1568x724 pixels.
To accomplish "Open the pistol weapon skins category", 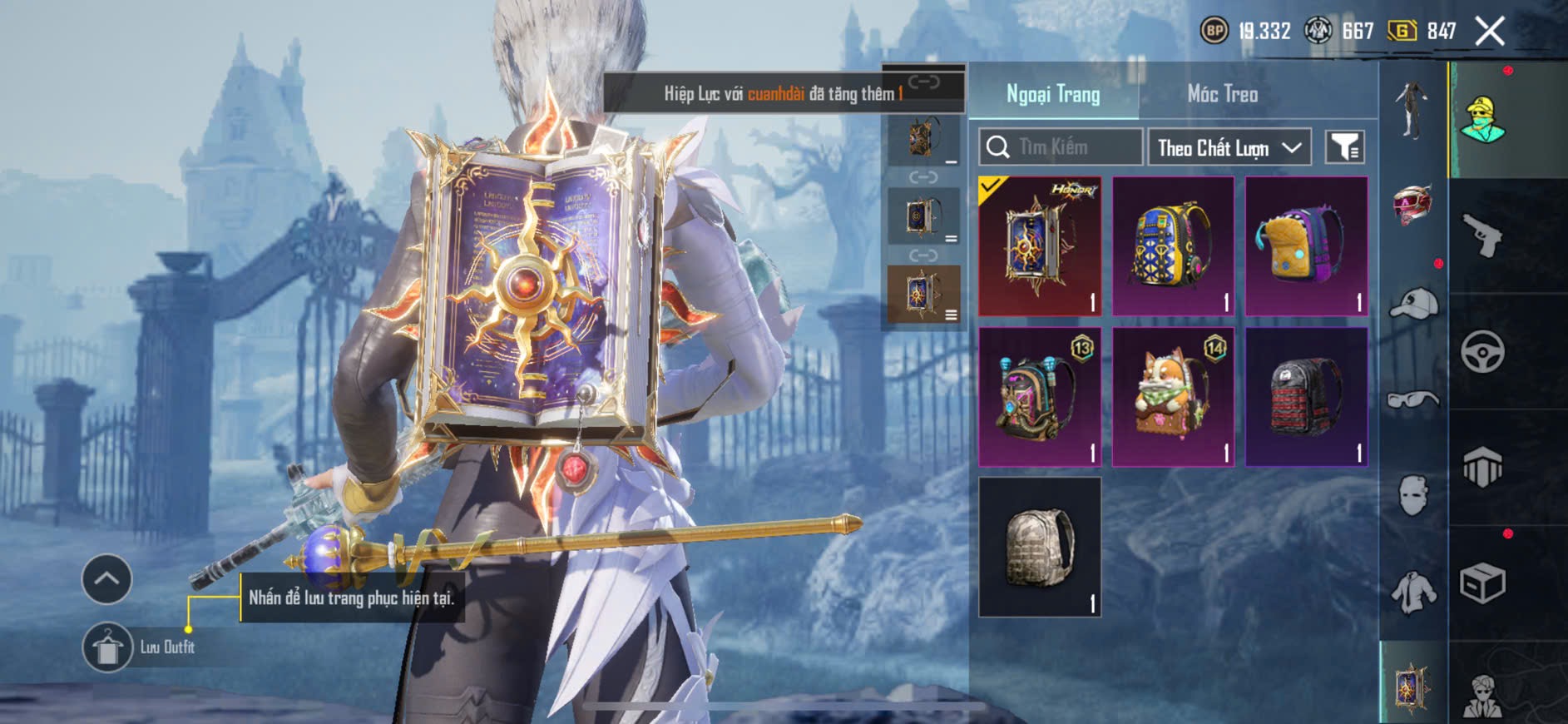I will point(1482,236).
